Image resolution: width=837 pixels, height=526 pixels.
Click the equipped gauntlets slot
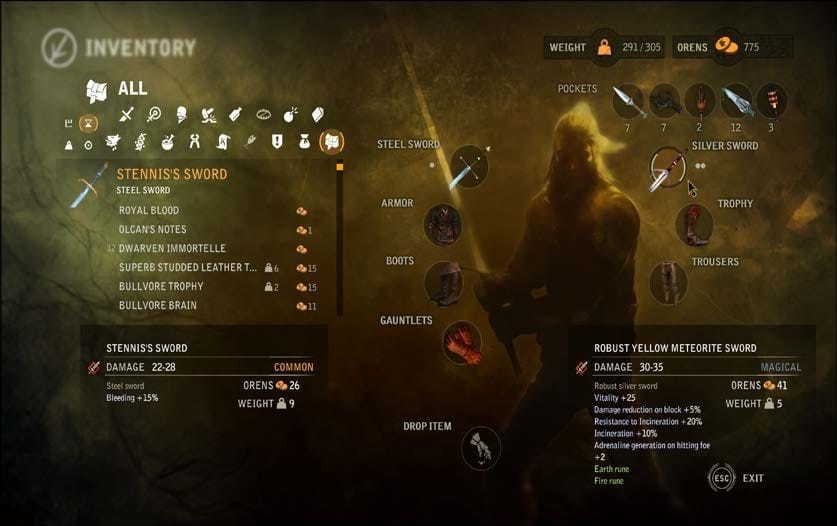462,342
